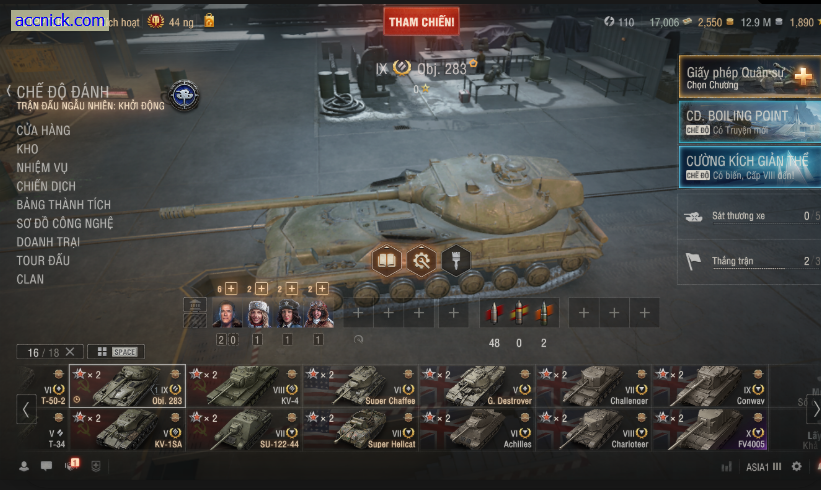The height and width of the screenshot is (490, 821).
Task: Open the Giấy phép Quân sự banner
Action: (x=749, y=76)
